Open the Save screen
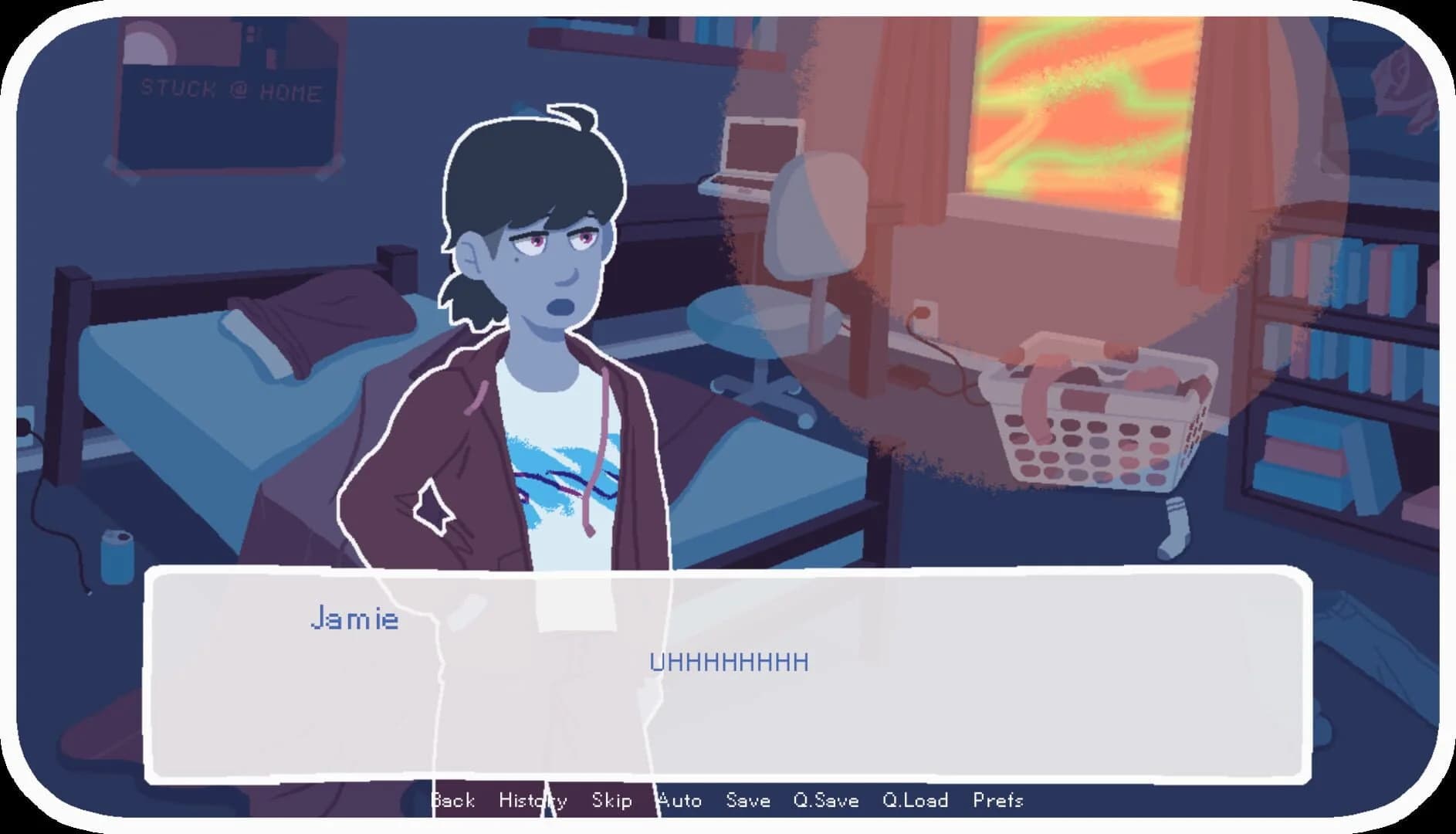 (x=747, y=801)
